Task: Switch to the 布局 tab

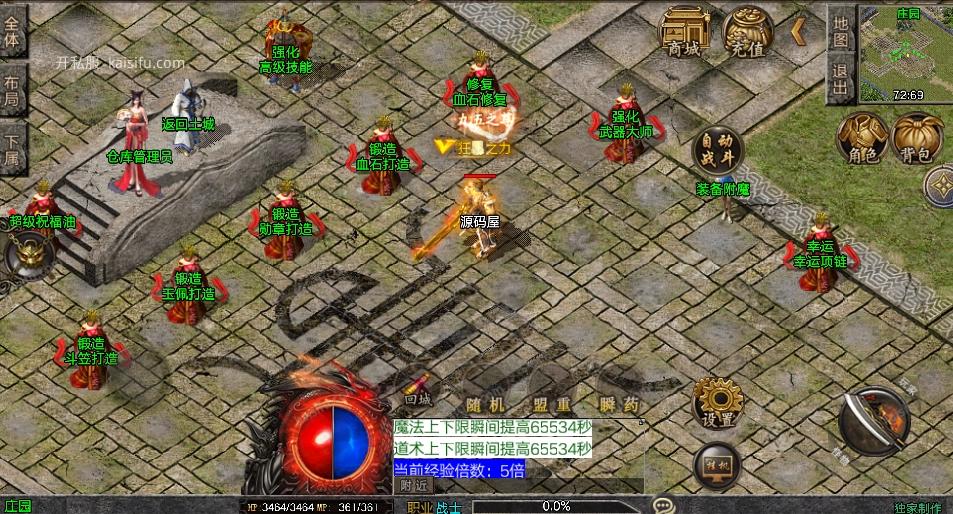Action: [13, 90]
